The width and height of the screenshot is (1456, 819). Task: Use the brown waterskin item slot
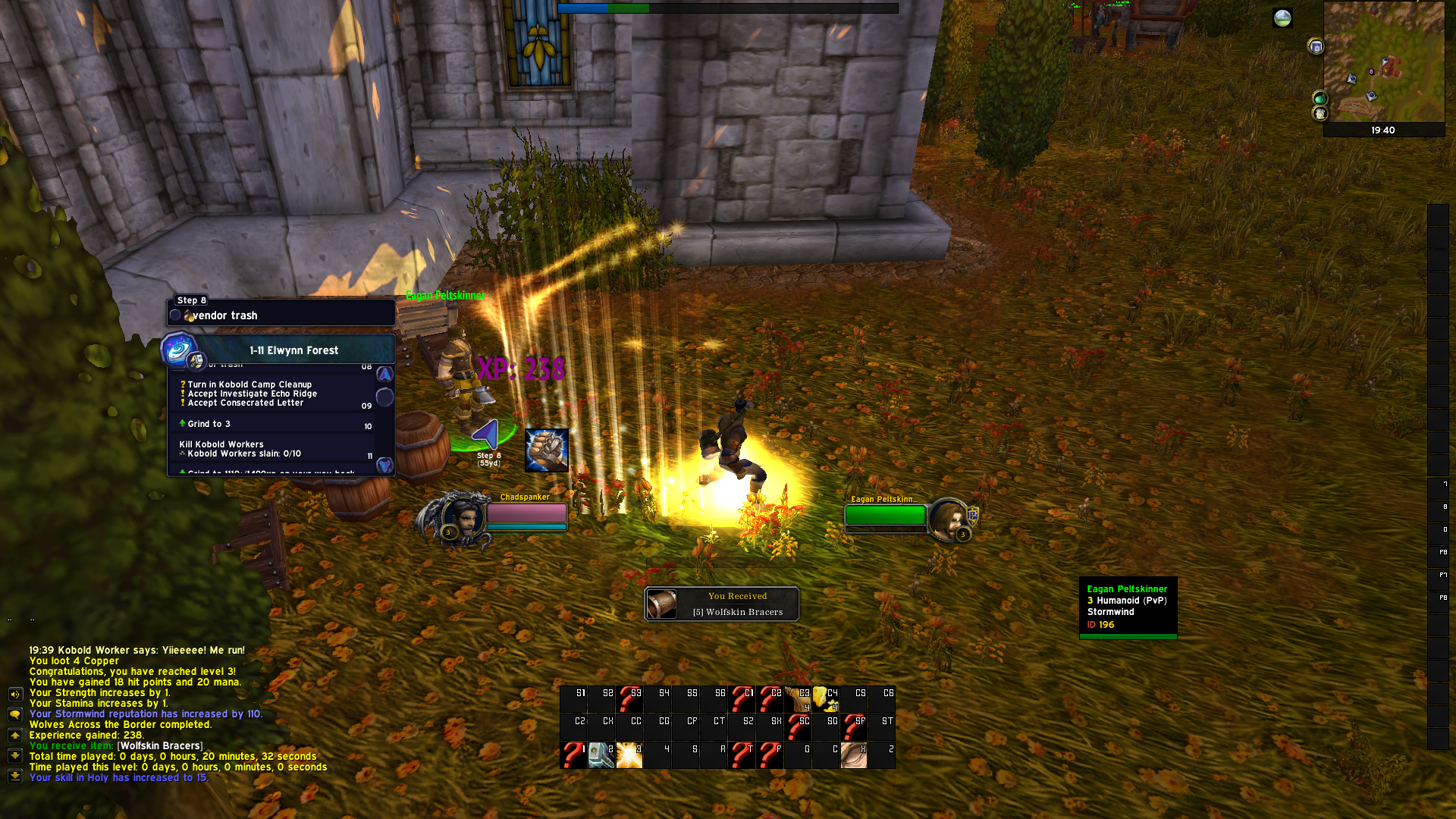pos(797,699)
